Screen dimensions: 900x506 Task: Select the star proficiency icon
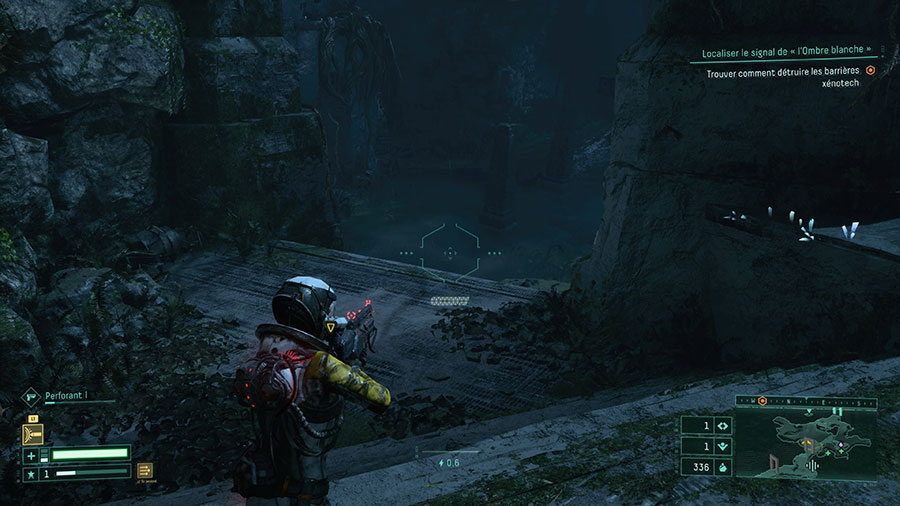coord(31,472)
